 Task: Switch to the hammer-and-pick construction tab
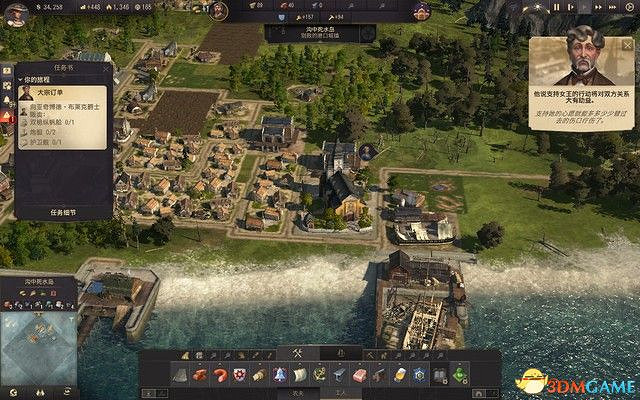(297, 352)
